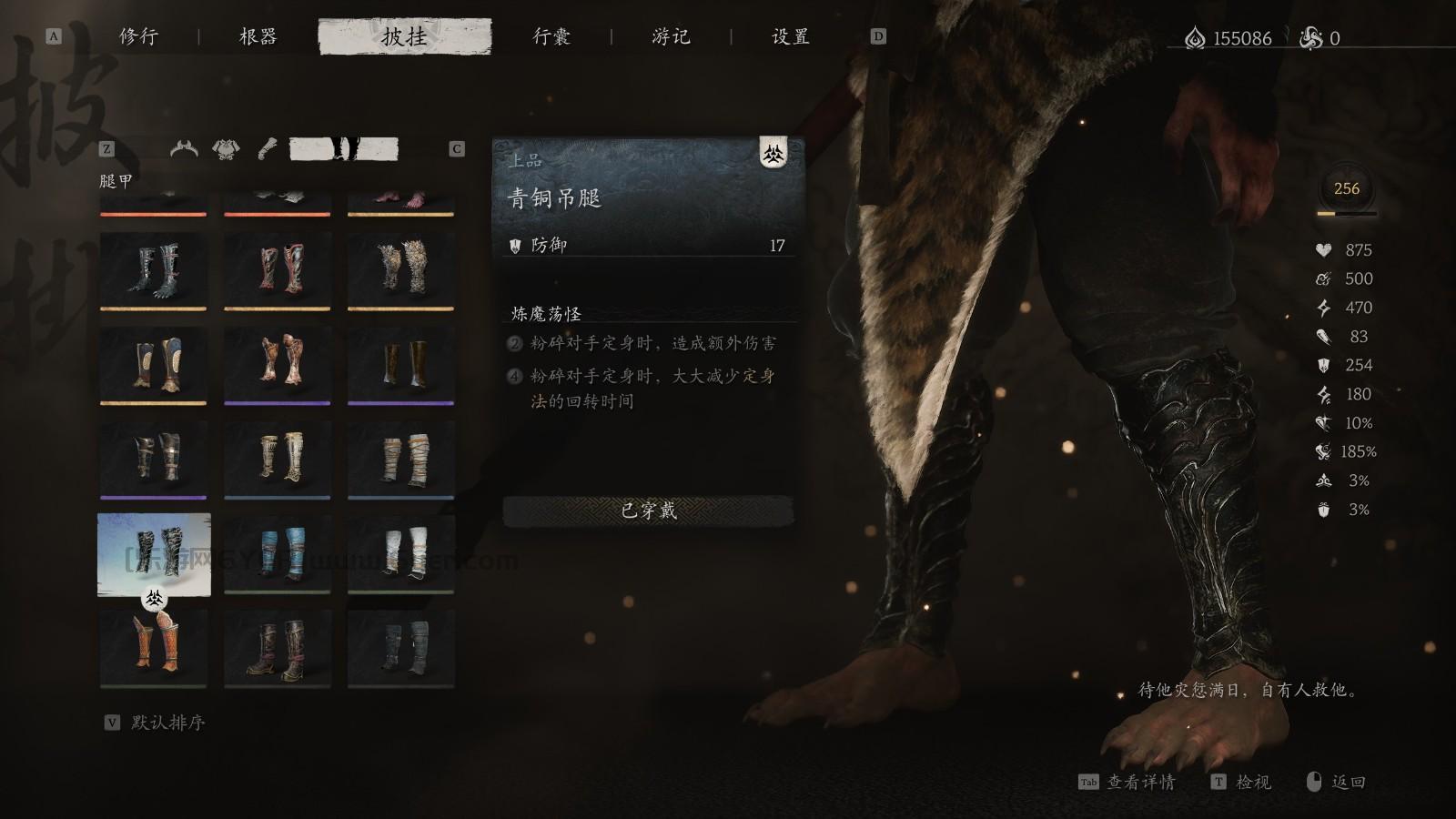Open the 行囊 tab
The image size is (1456, 819).
pyautogui.click(x=552, y=36)
